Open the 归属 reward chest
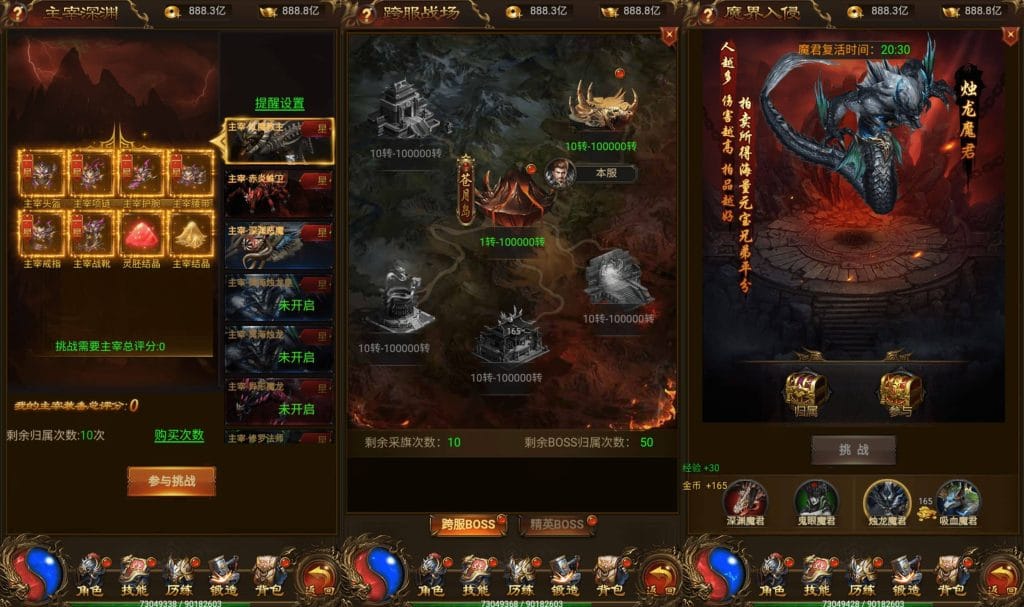Screen dimensions: 1024x607 (x=805, y=392)
